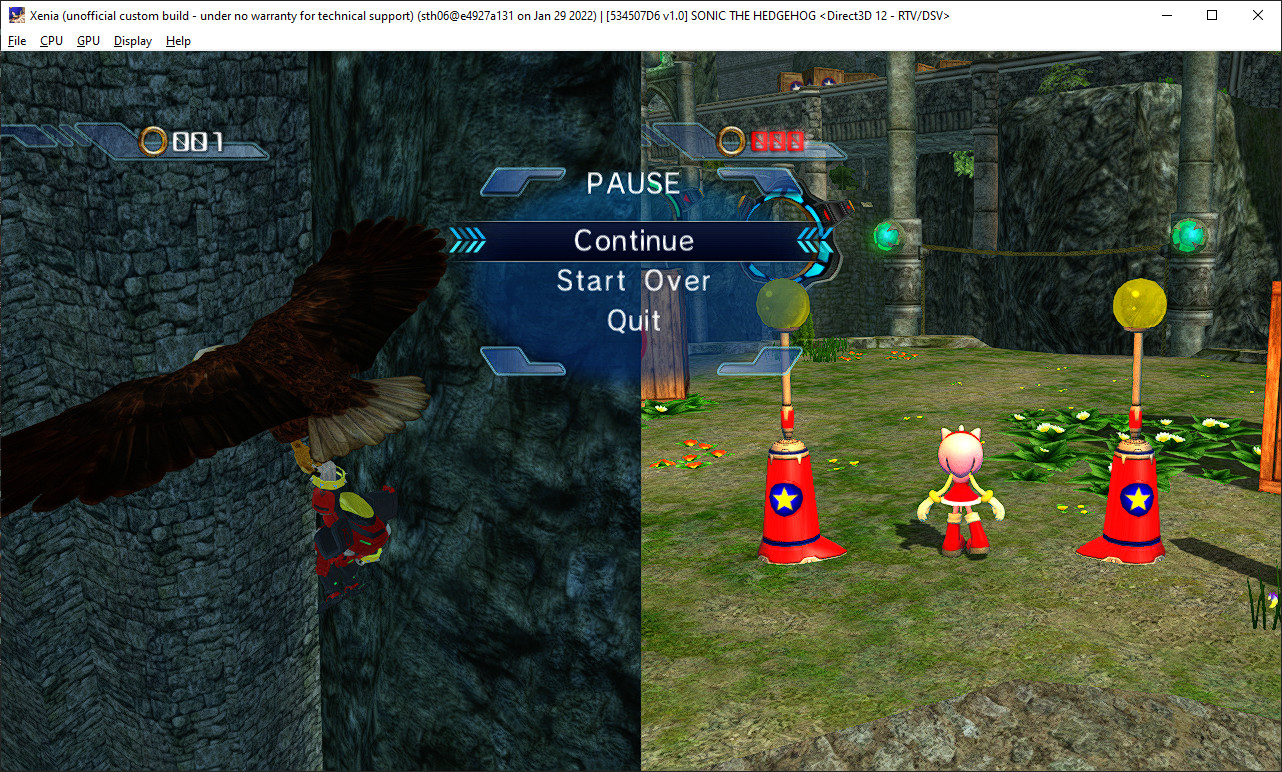Open the GPU menu
This screenshot has width=1282, height=772.
coord(87,41)
